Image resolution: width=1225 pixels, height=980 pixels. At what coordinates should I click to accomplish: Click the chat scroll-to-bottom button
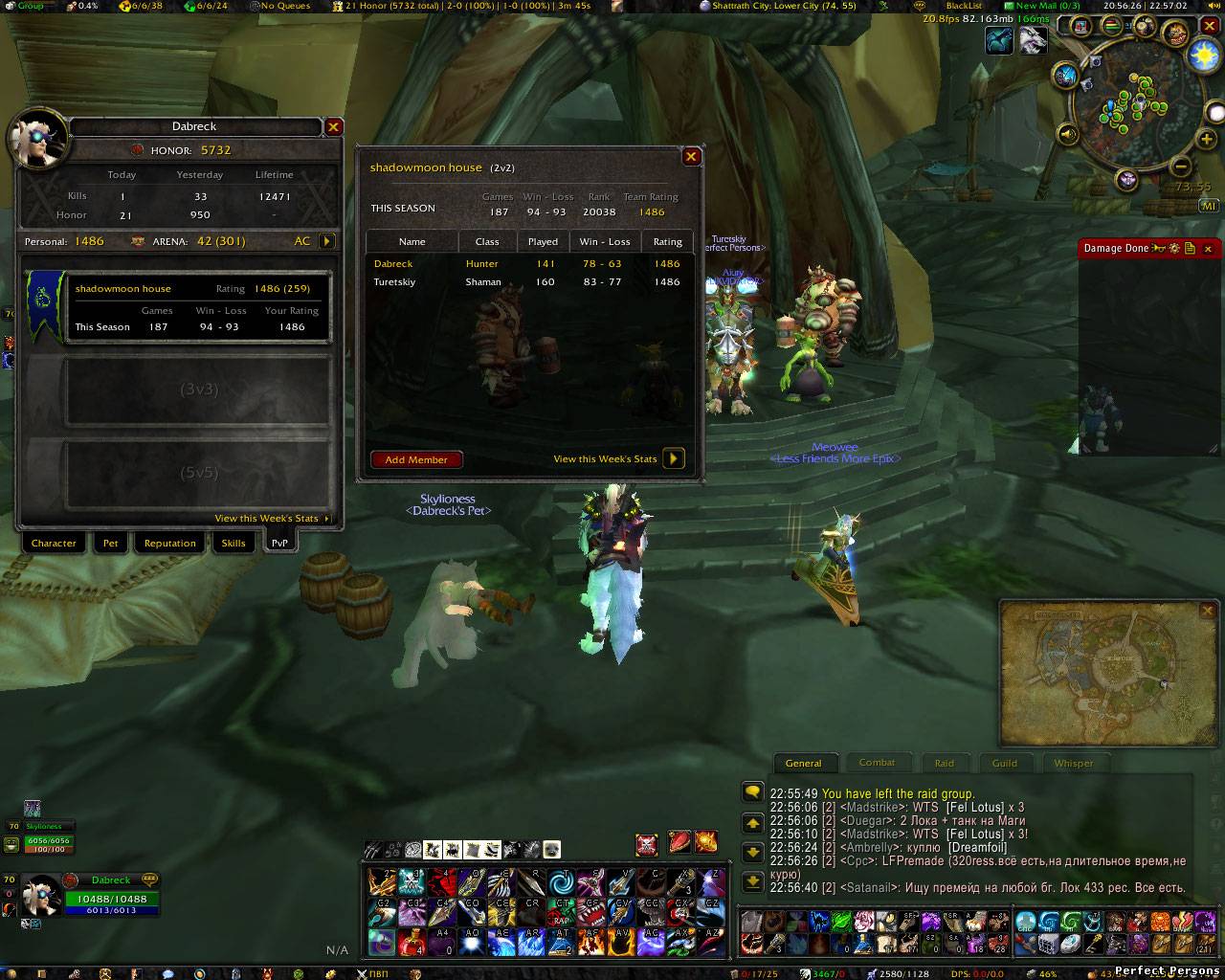[x=752, y=880]
